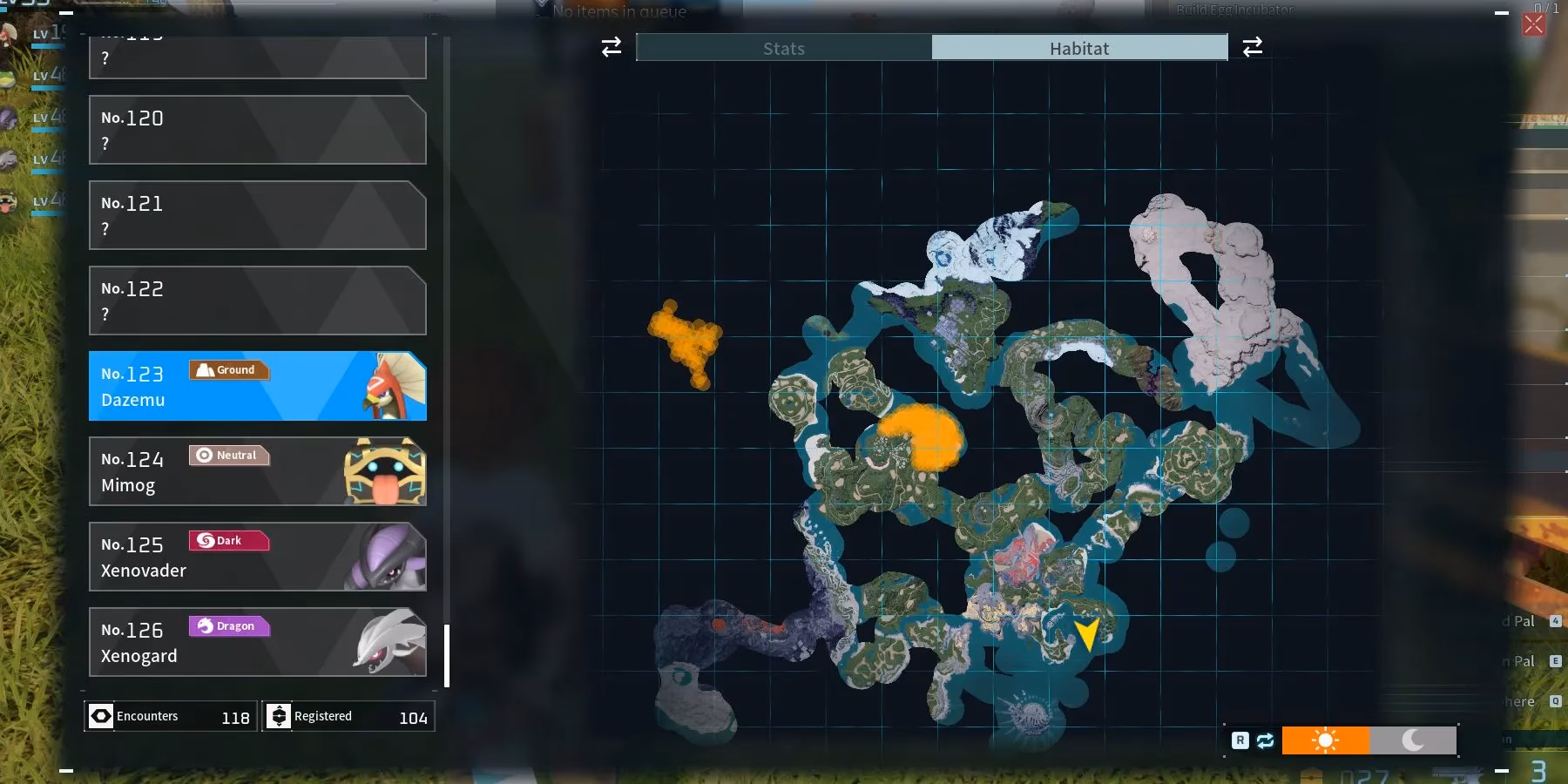Switch to the Stats tab
Image resolution: width=1568 pixels, height=784 pixels.
coord(783,48)
